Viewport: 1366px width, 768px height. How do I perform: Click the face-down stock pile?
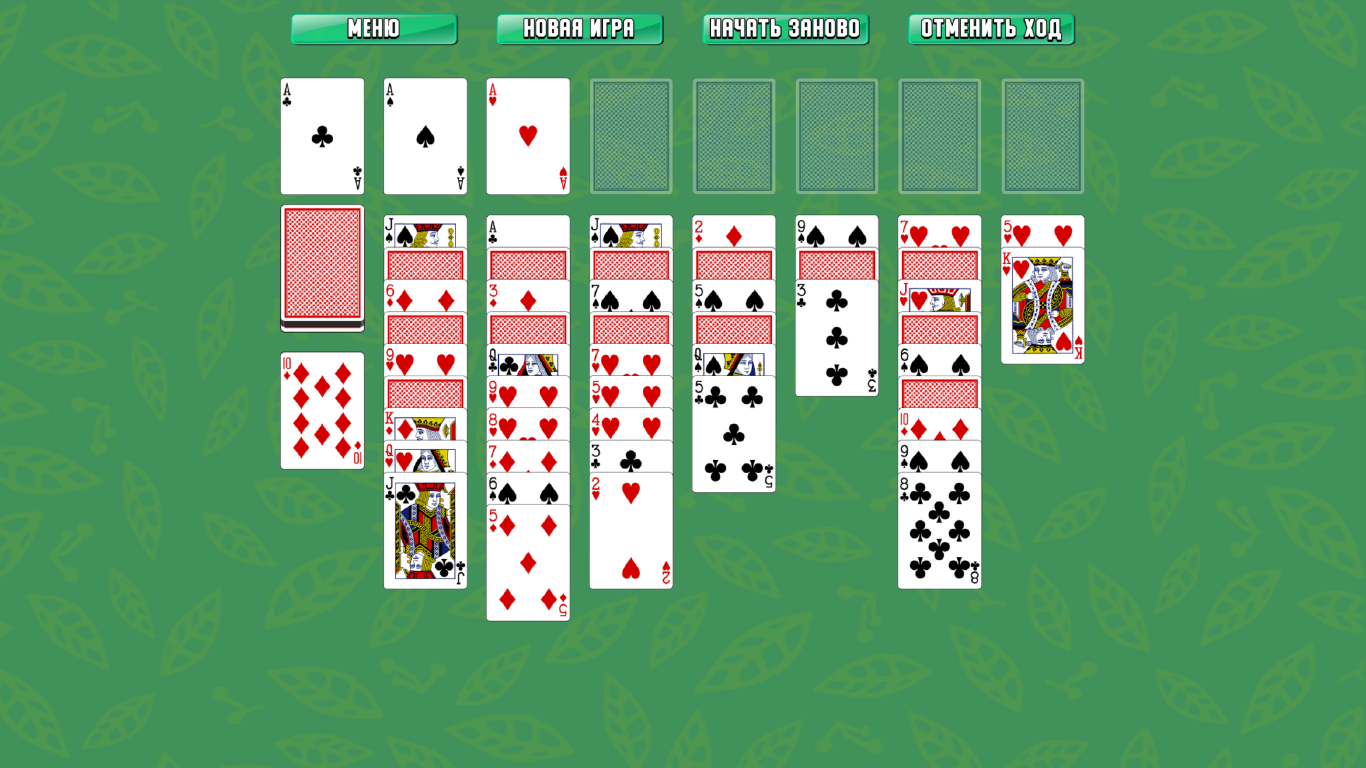[x=322, y=265]
